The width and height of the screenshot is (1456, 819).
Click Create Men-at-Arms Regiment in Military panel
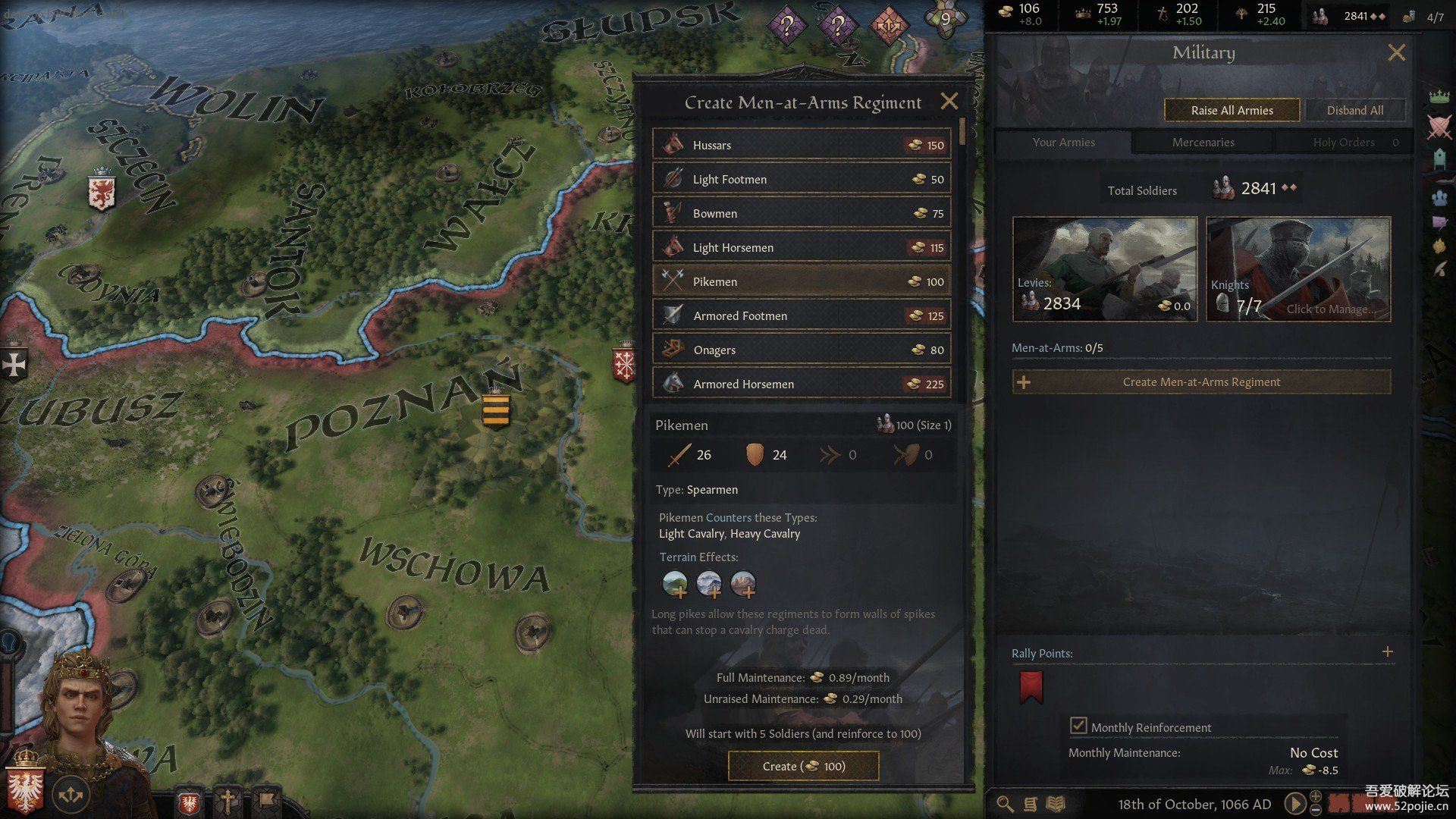click(1201, 382)
